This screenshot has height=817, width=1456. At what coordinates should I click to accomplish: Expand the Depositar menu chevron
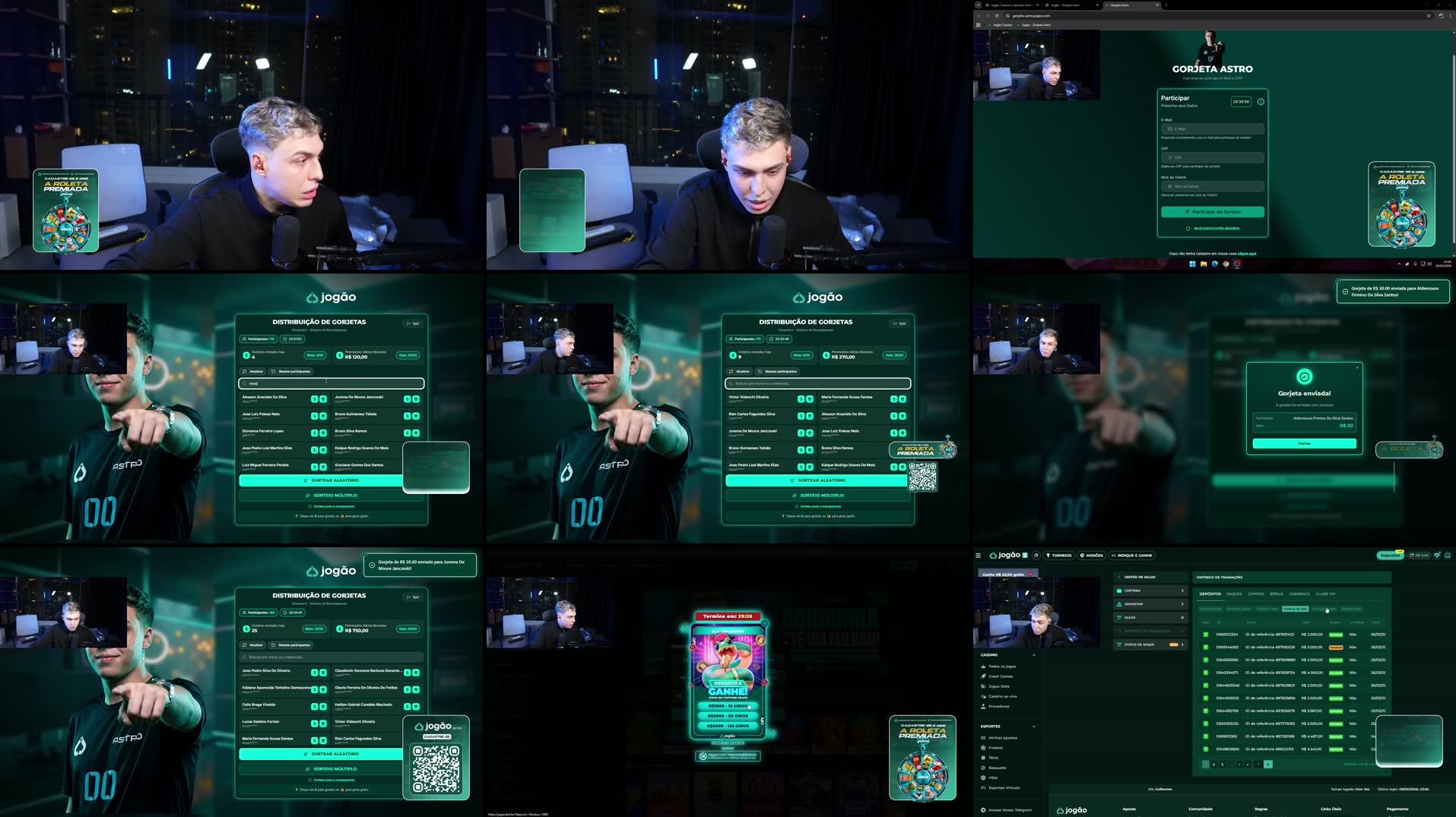click(1182, 604)
